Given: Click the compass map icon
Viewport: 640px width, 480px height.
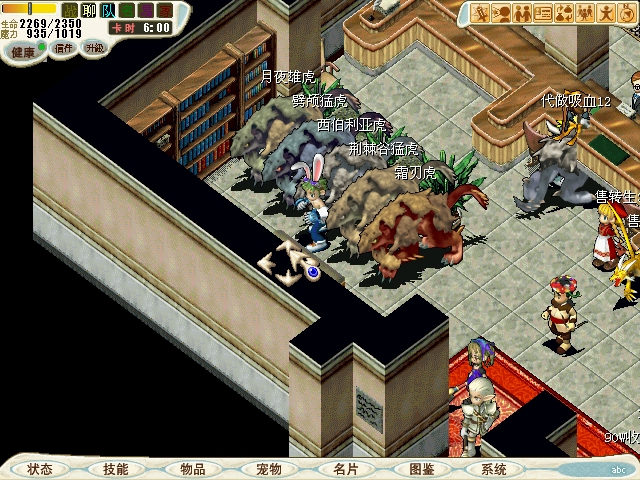Looking at the screenshot, I should coord(627,13).
